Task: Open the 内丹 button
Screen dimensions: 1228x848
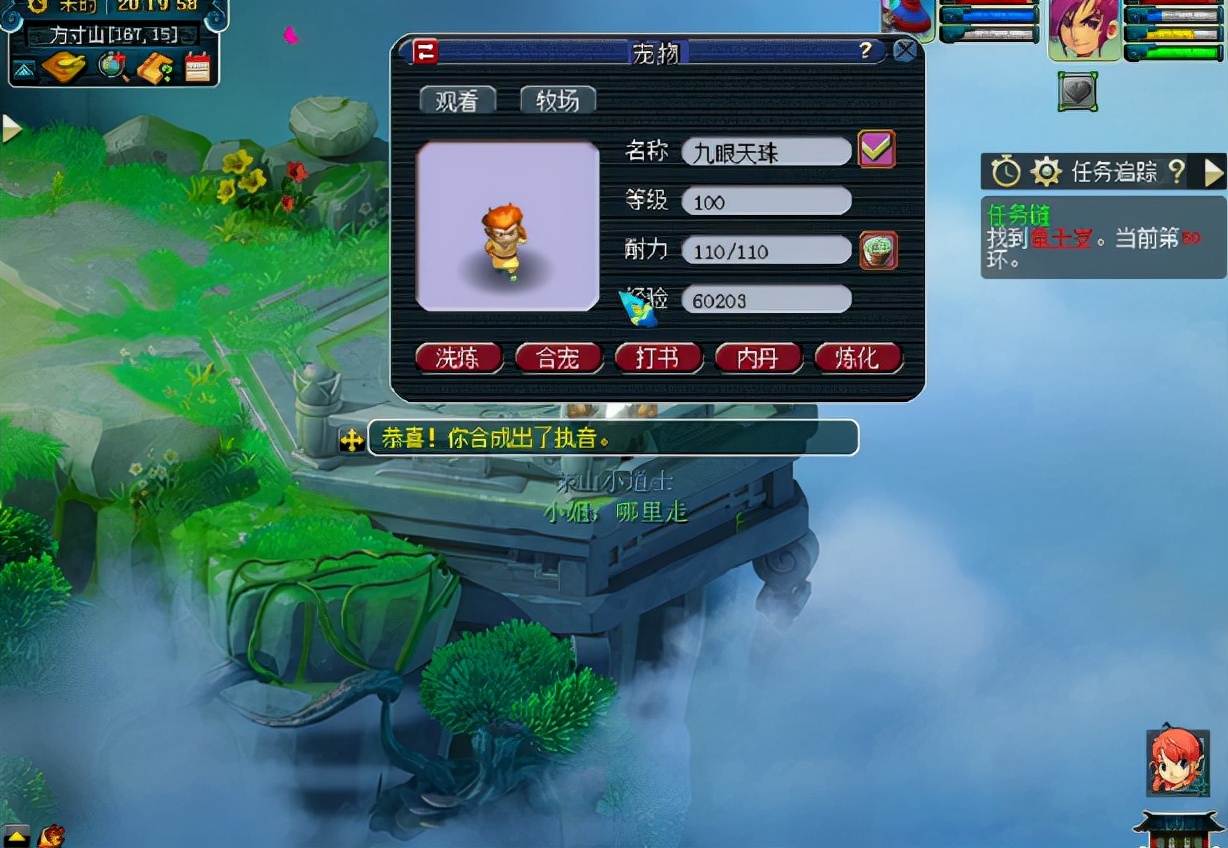Action: pyautogui.click(x=758, y=358)
